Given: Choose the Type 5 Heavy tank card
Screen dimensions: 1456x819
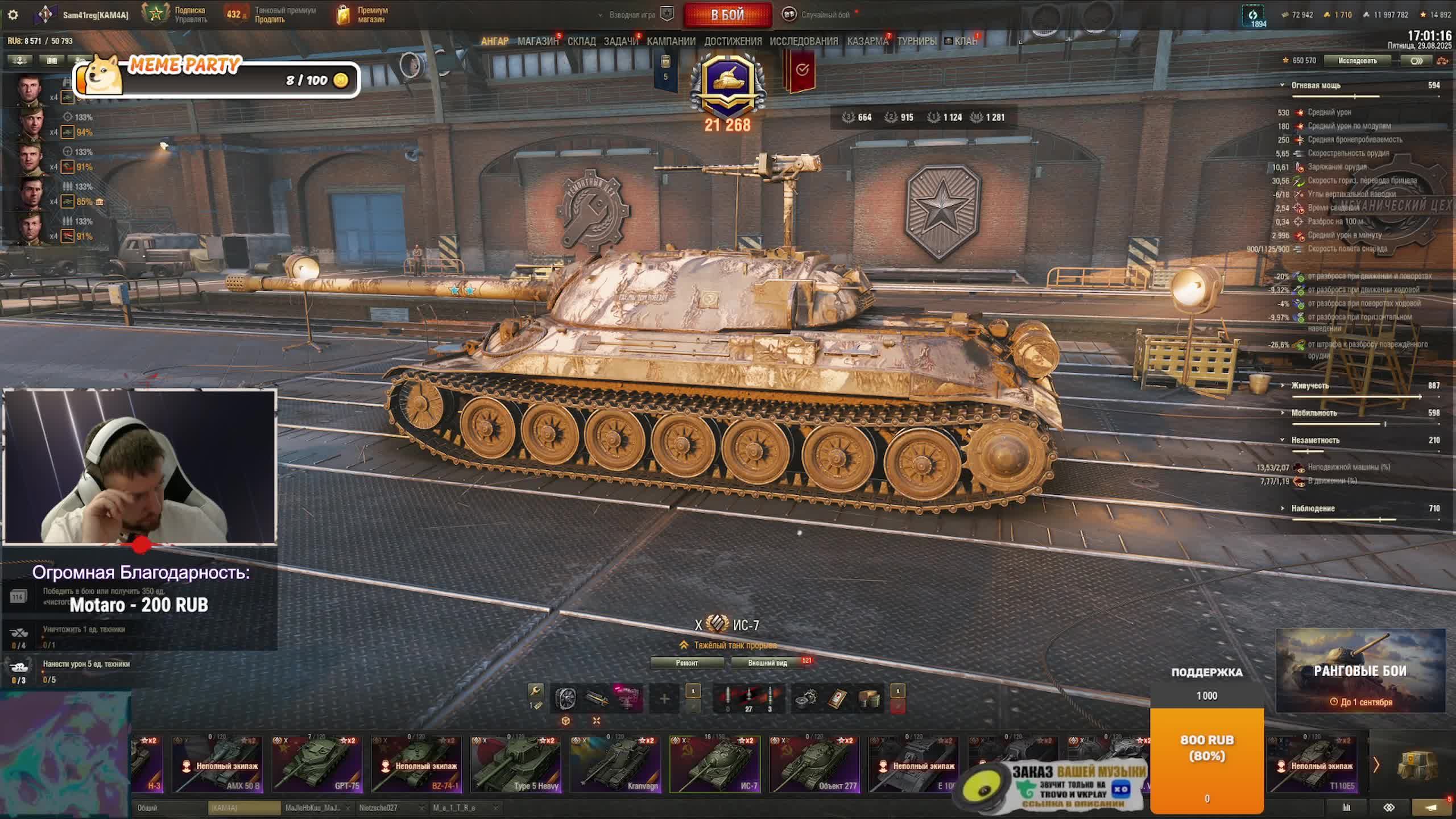Looking at the screenshot, I should (x=516, y=764).
